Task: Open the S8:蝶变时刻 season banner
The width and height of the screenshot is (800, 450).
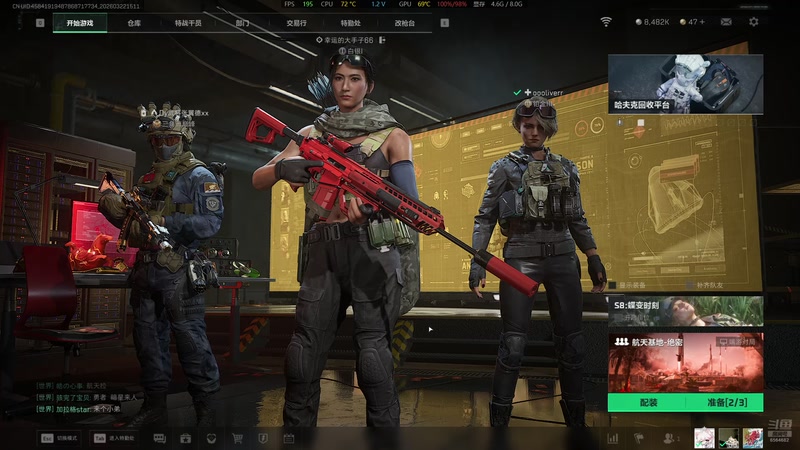Action: pos(685,311)
